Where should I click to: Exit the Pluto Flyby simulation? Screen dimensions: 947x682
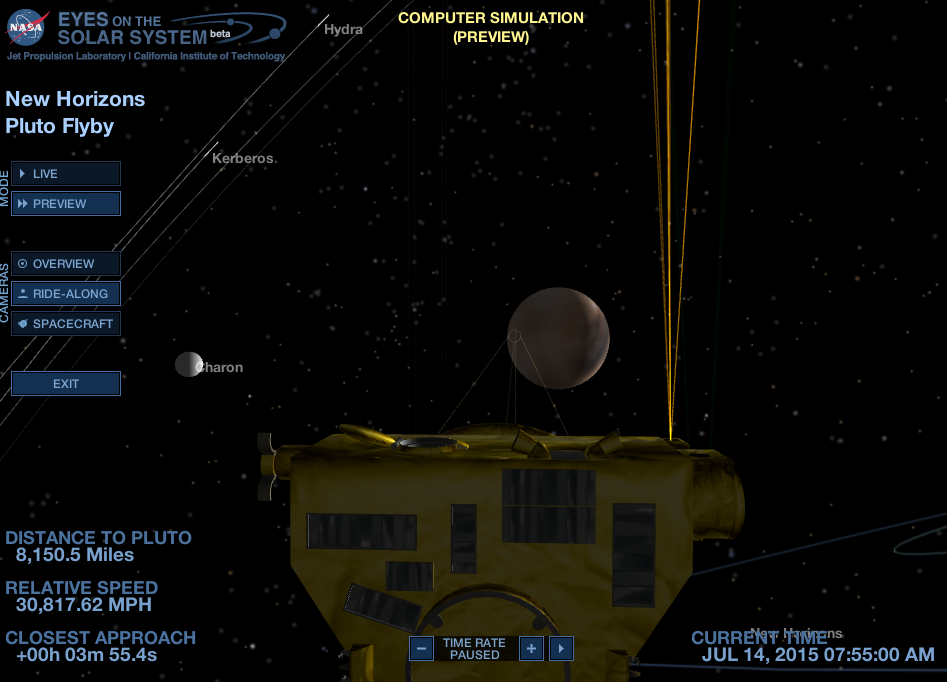(x=66, y=384)
